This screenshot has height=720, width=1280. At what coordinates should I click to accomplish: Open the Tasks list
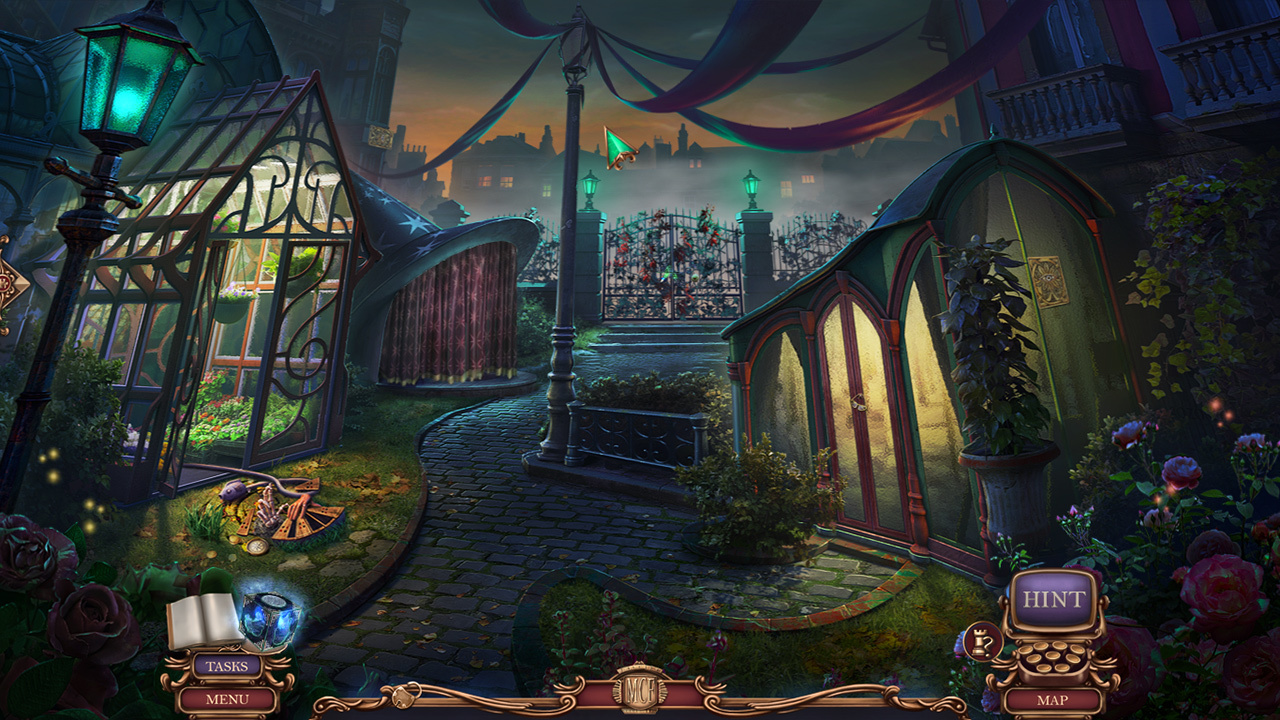227,666
